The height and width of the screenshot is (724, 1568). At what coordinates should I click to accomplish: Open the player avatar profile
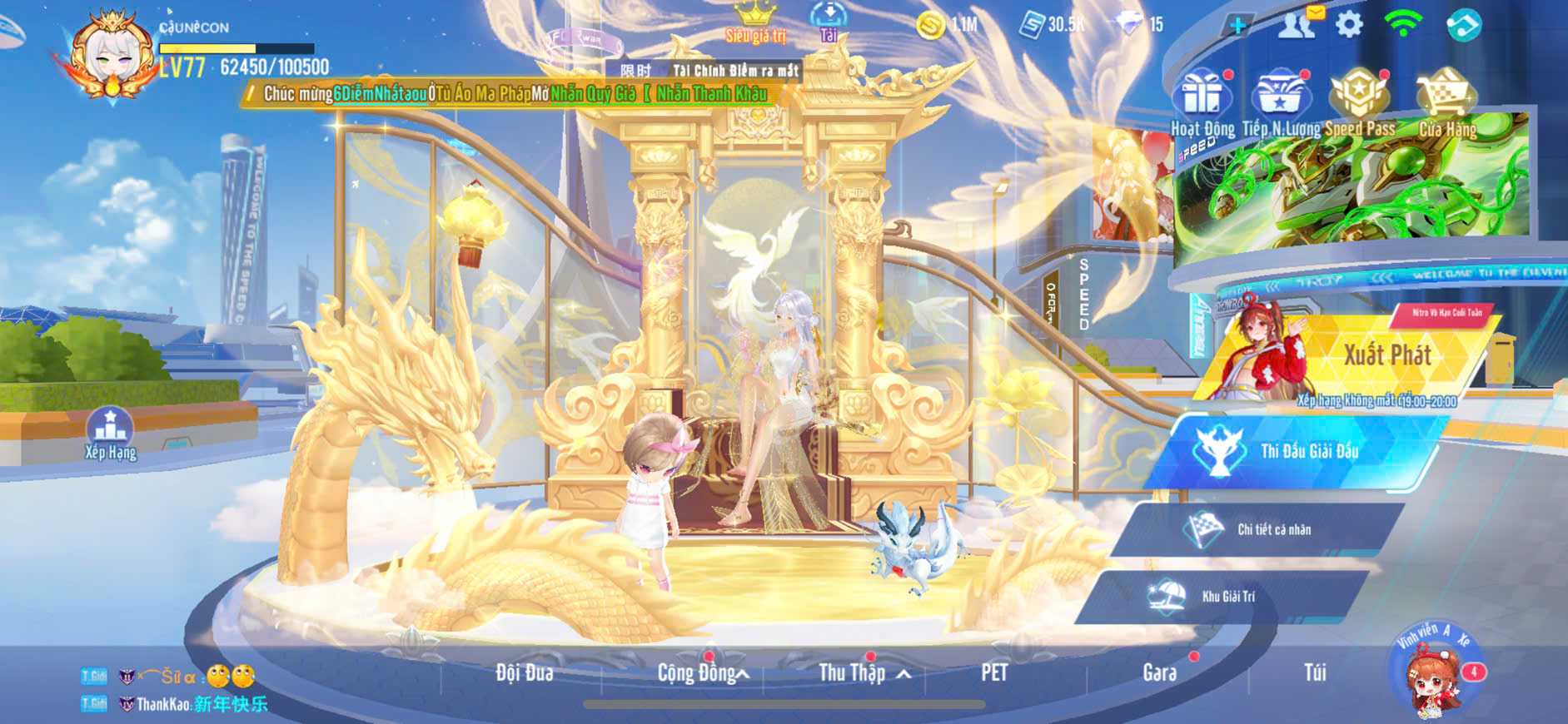click(110, 54)
